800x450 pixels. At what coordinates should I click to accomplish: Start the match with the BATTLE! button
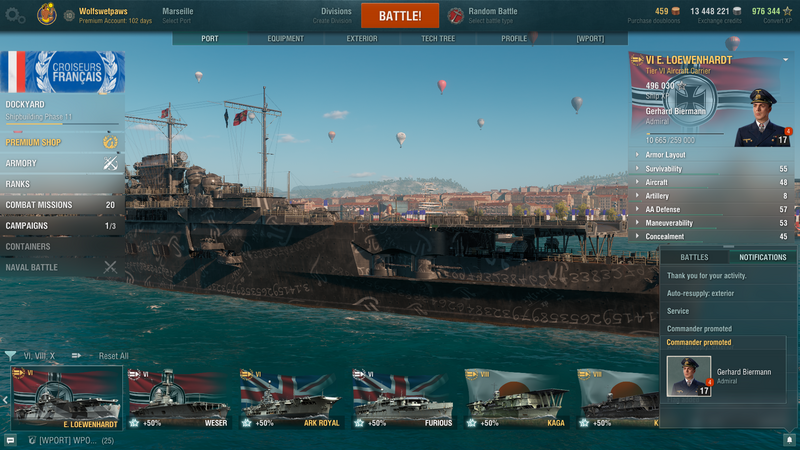pos(400,16)
